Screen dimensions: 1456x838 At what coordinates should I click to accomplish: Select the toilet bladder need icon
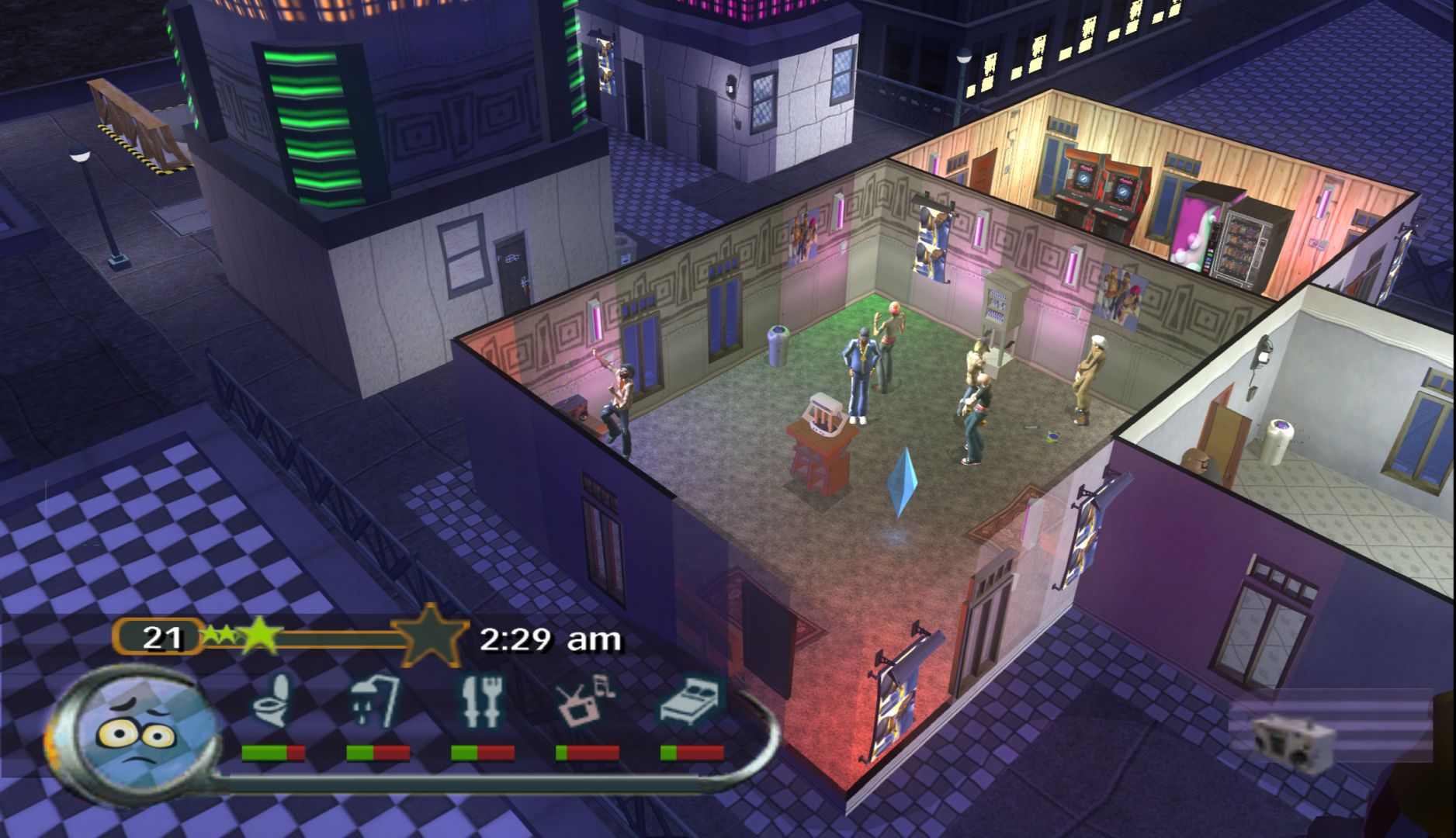pos(272,700)
